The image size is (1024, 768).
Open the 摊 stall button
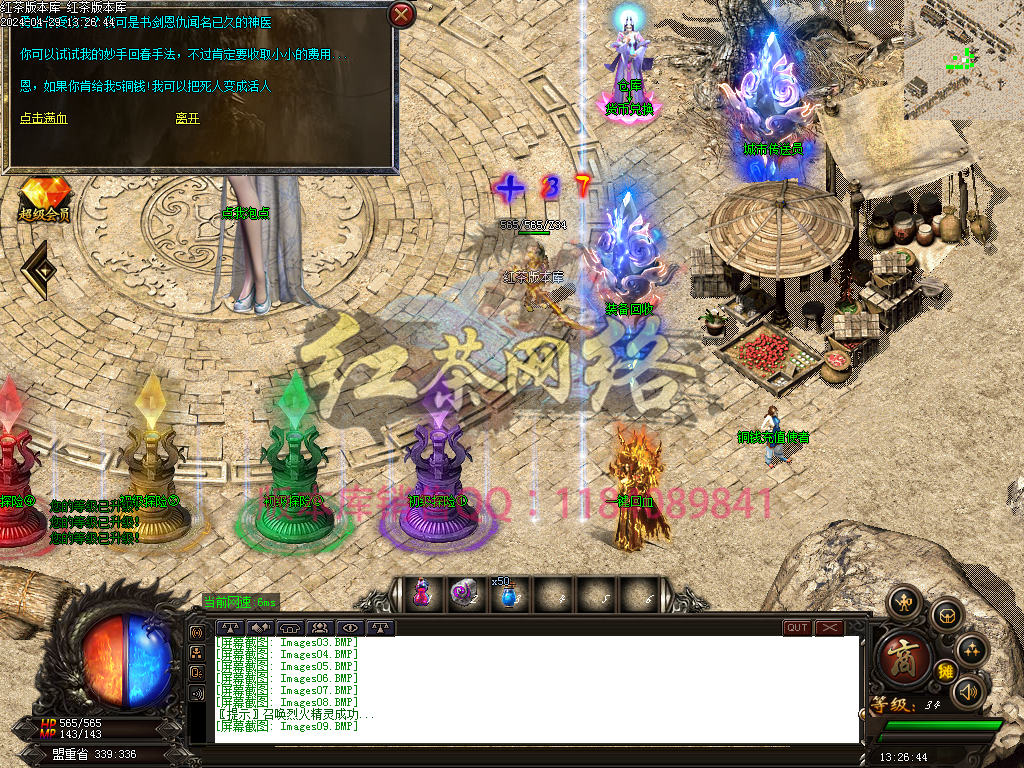(x=944, y=671)
